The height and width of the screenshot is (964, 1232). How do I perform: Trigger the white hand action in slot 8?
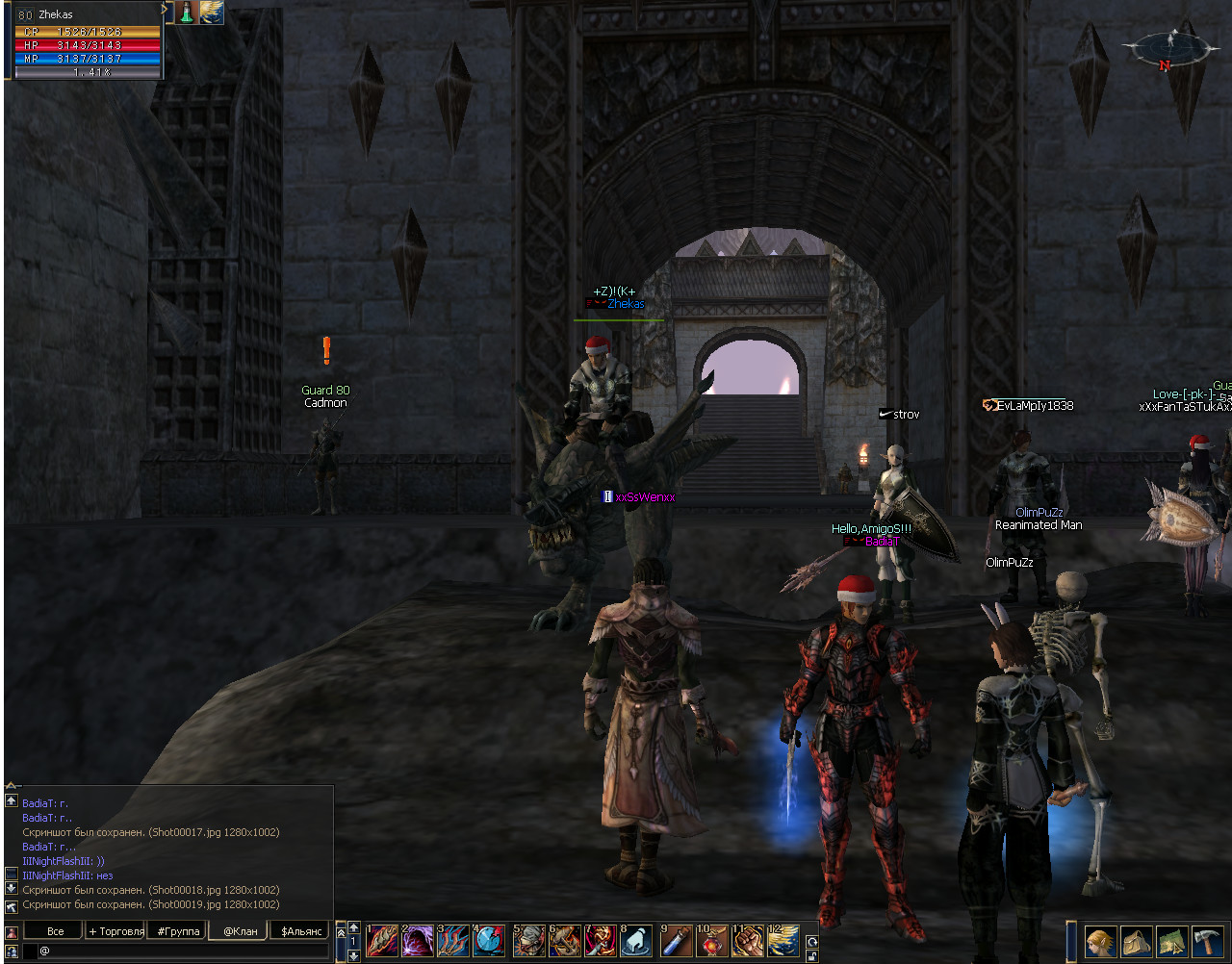636,940
